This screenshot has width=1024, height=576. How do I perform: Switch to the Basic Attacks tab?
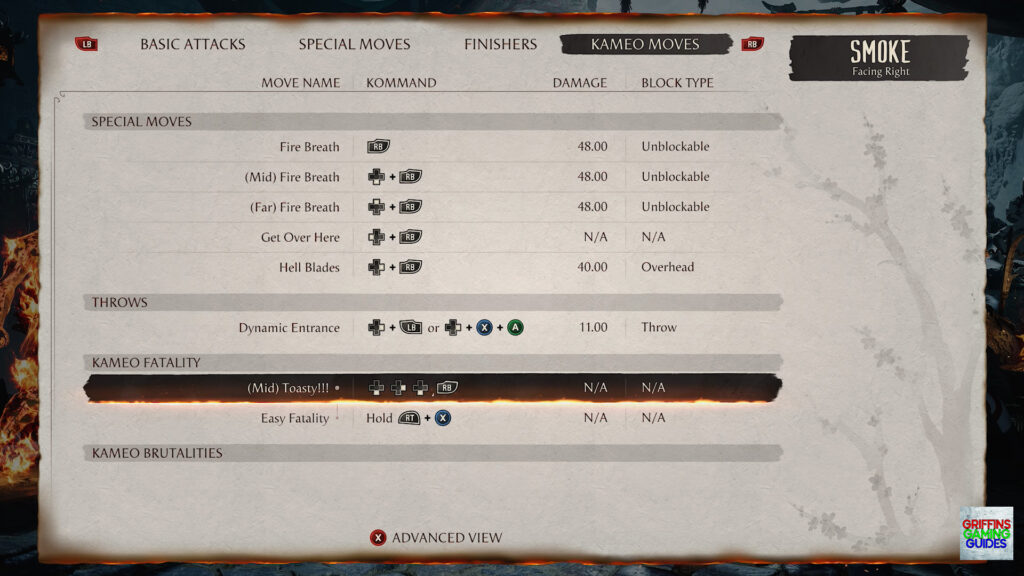[192, 44]
